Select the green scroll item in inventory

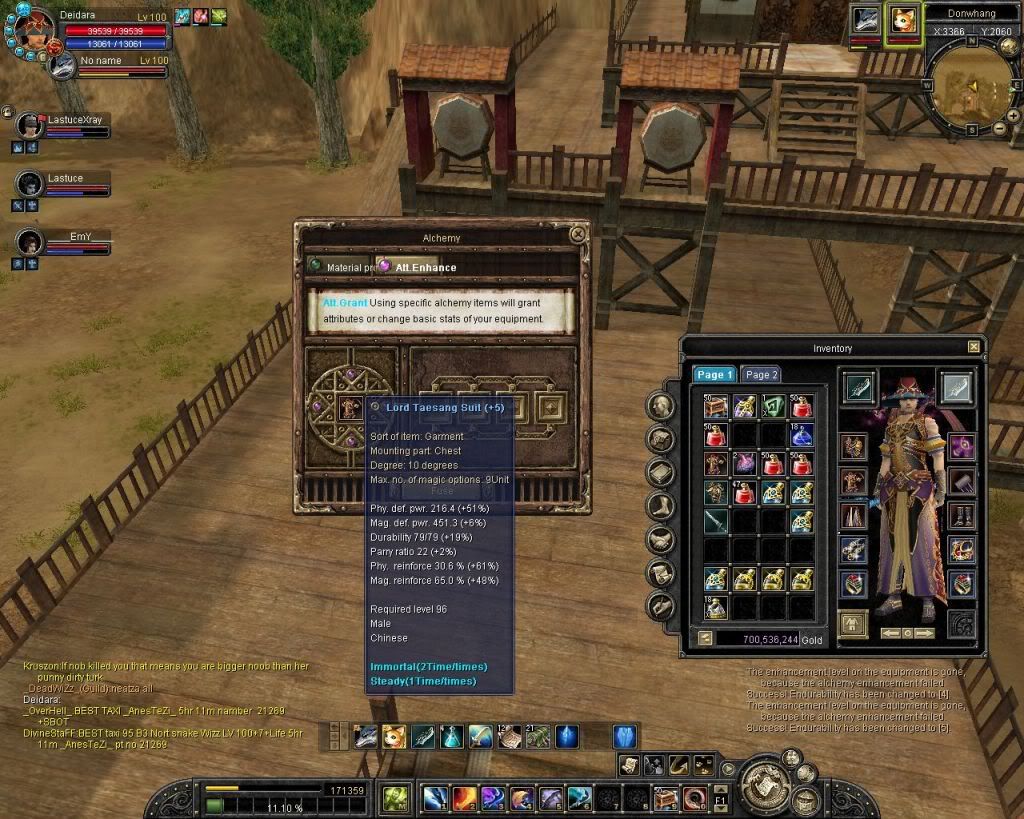click(772, 405)
